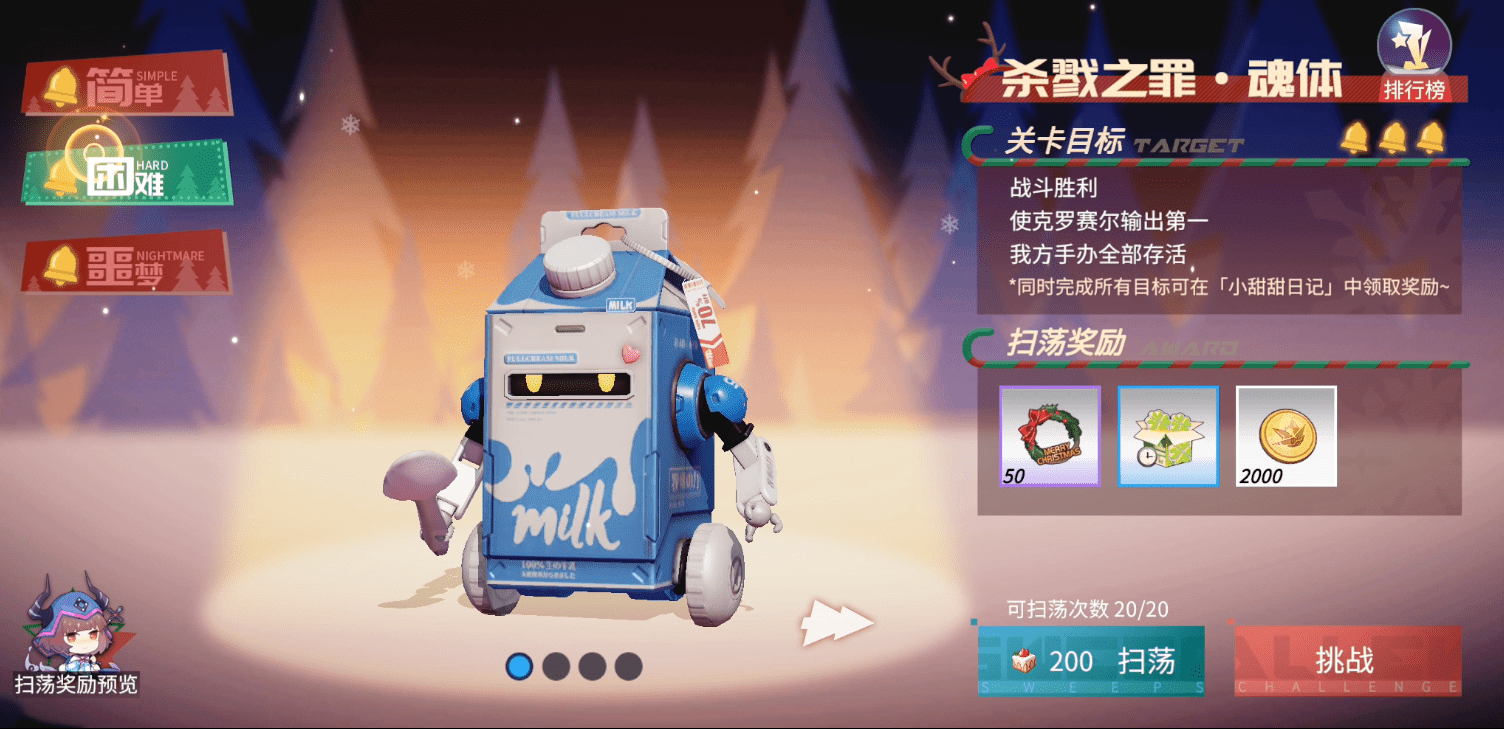Viewport: 1504px width, 729px height.
Task: Open the 排行榜 leaderboard trophy icon
Action: coord(1414,44)
